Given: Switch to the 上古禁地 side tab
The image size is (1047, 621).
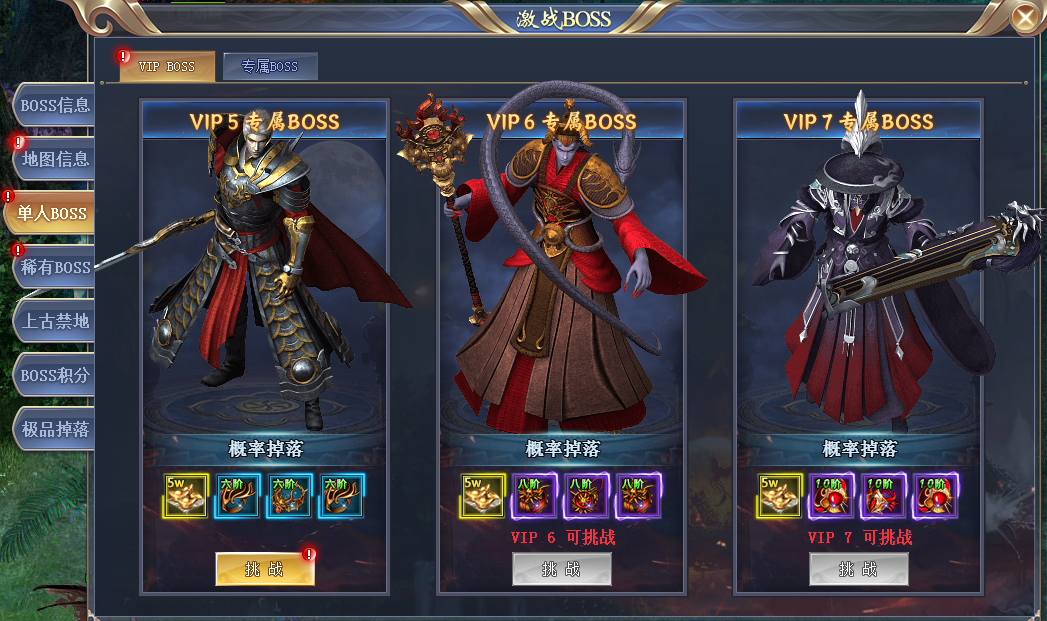Looking at the screenshot, I should 54,321.
